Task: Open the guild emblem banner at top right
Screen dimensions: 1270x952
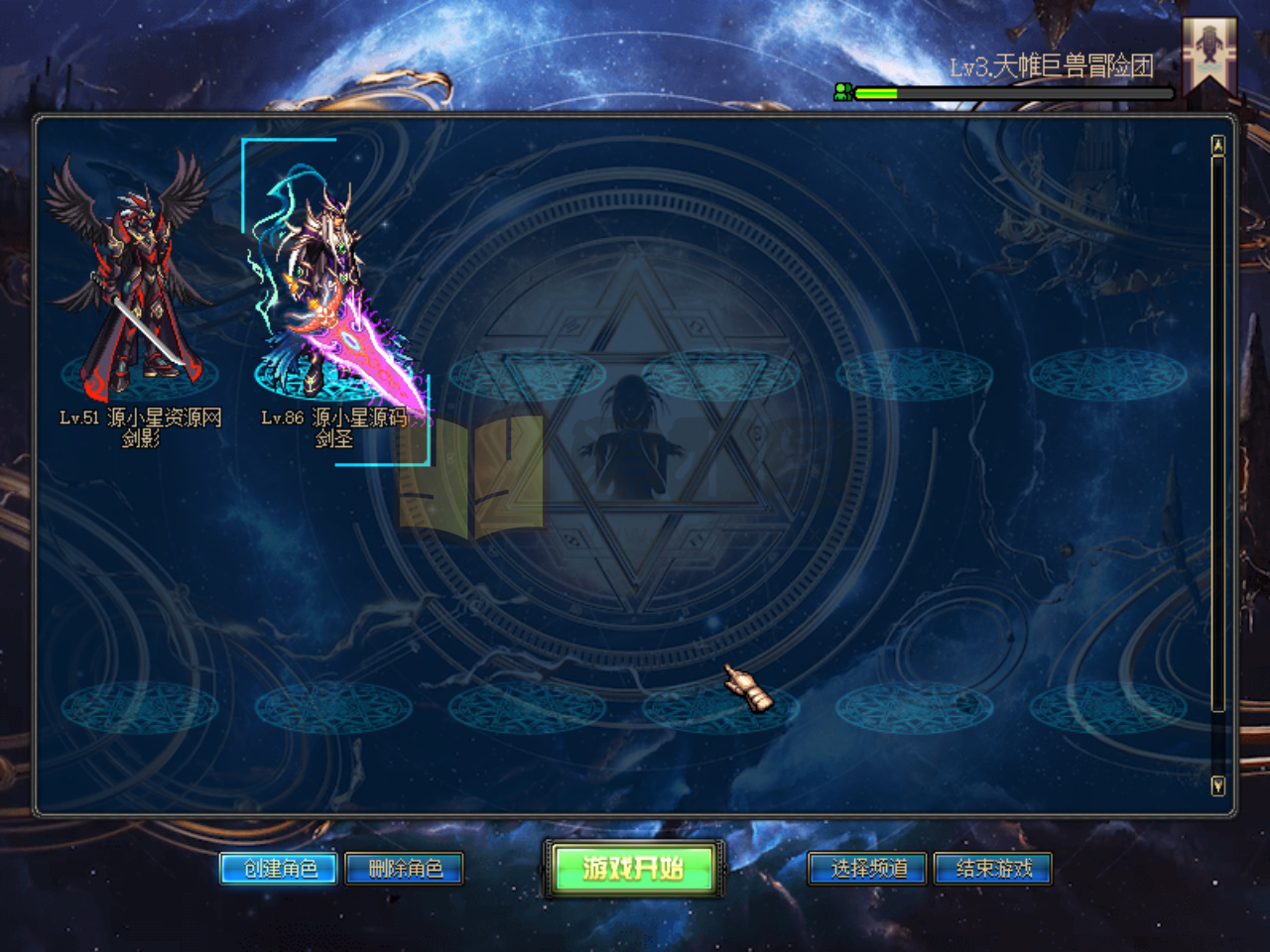Action: (1208, 50)
